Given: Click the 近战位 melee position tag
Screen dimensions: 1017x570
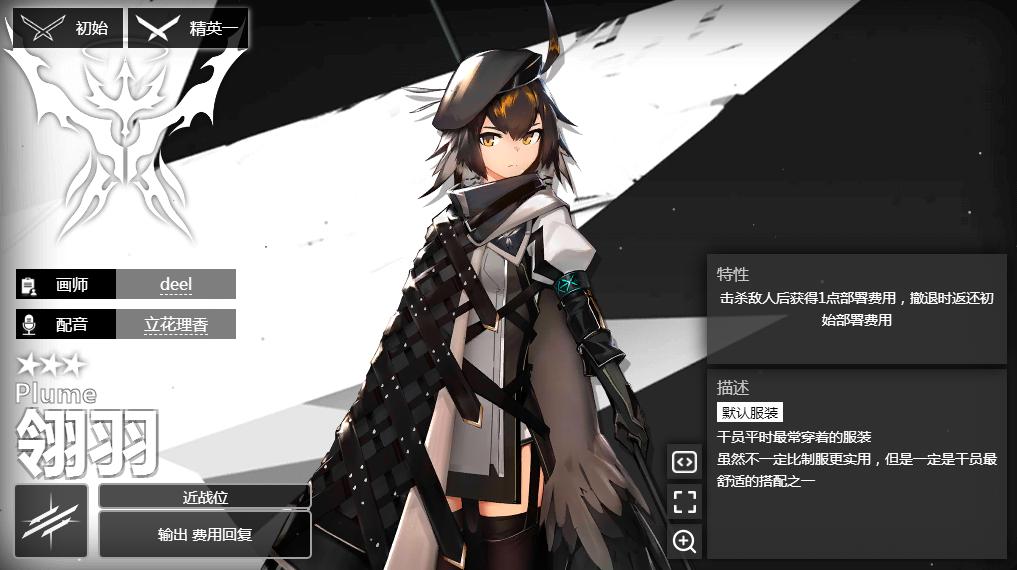Looking at the screenshot, I should [204, 496].
